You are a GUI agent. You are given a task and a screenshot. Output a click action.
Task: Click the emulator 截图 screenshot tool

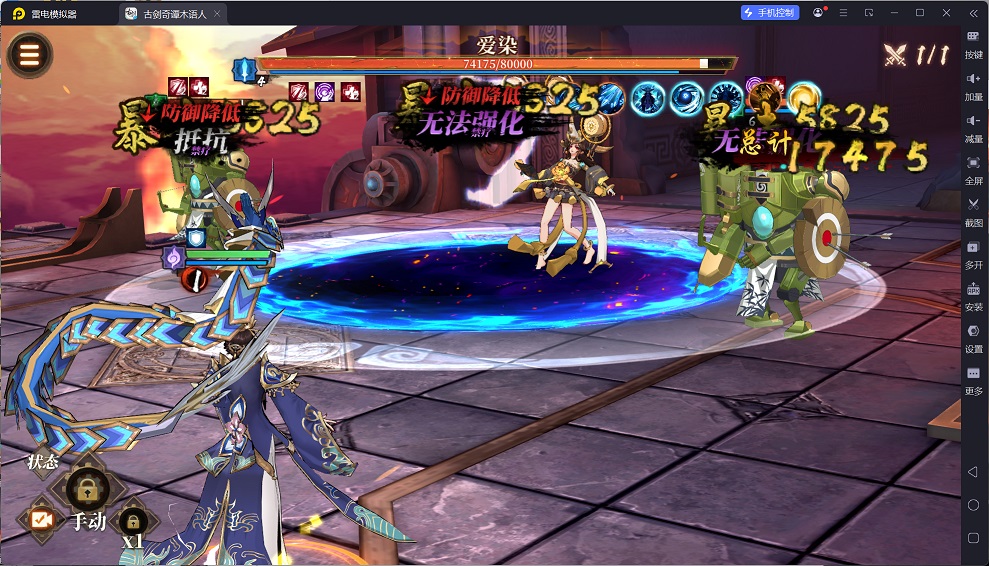click(973, 210)
